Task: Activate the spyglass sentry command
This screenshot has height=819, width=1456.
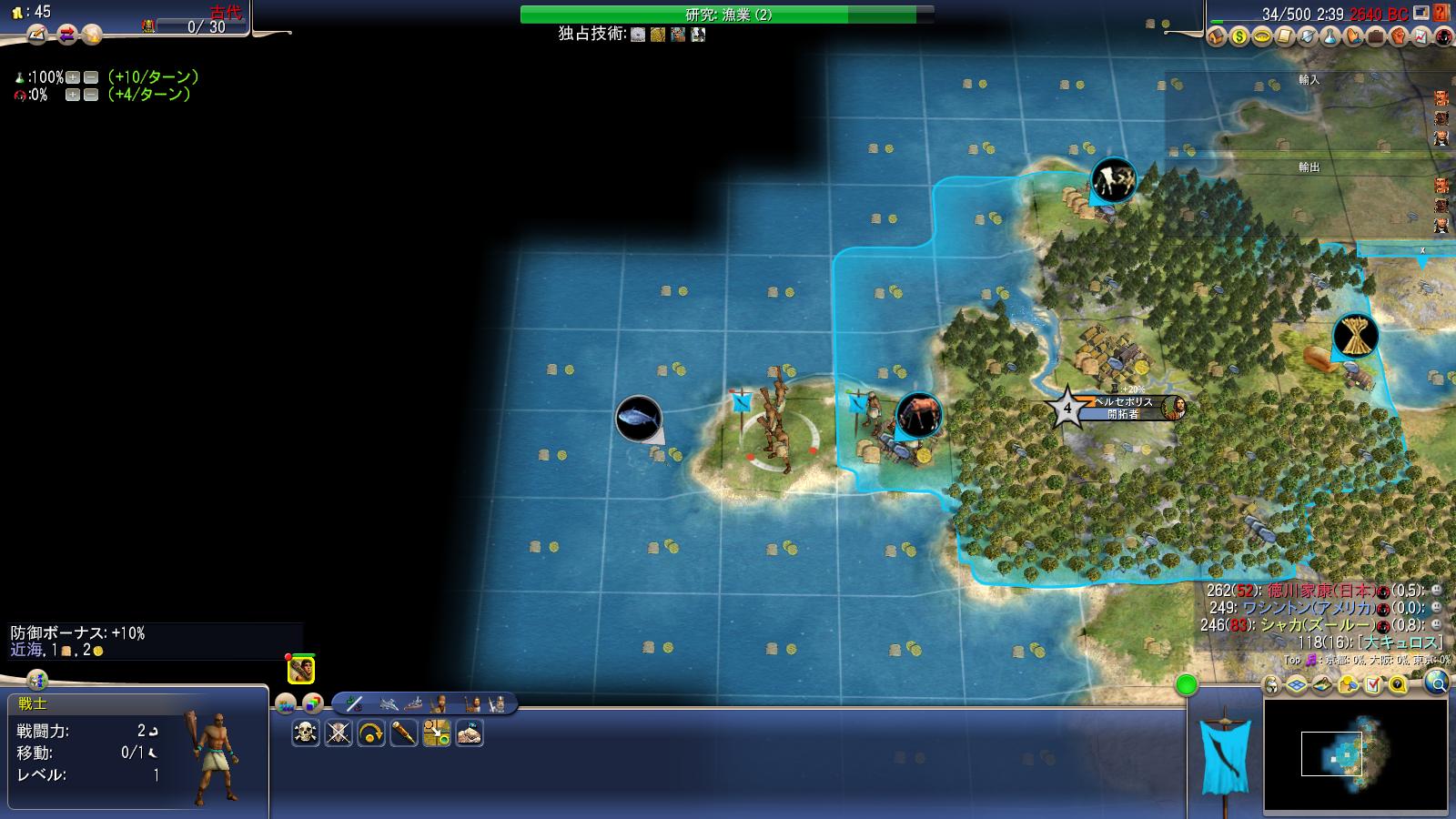Action: point(404,733)
